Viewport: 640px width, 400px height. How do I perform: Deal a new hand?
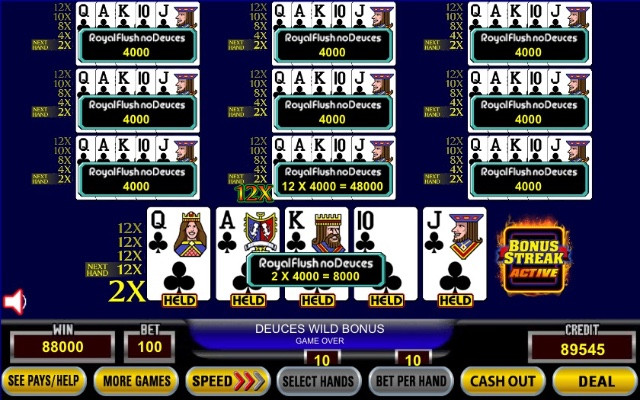(x=595, y=381)
